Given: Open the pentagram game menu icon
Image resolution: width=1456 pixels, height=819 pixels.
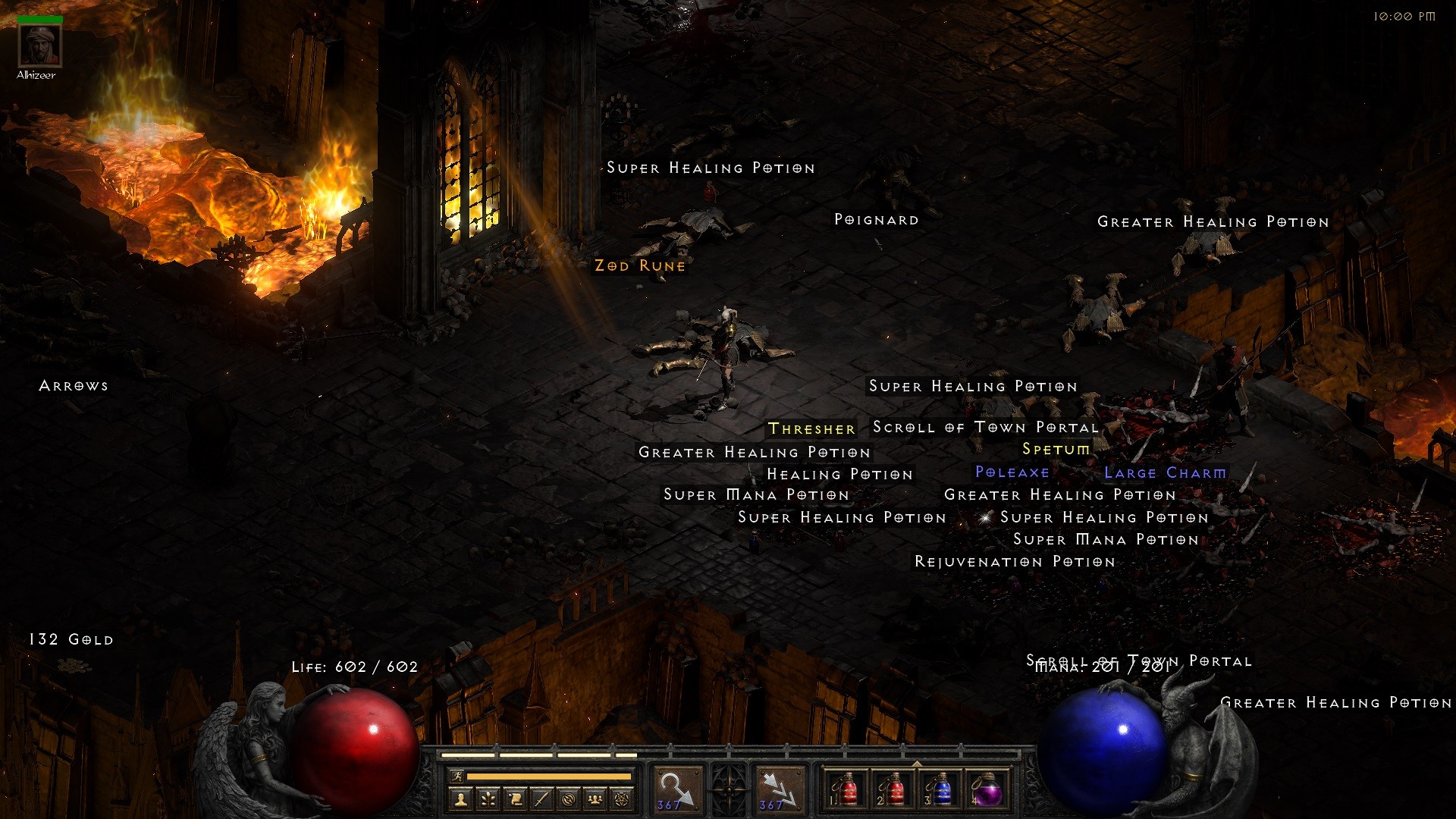Looking at the screenshot, I should click(620, 799).
